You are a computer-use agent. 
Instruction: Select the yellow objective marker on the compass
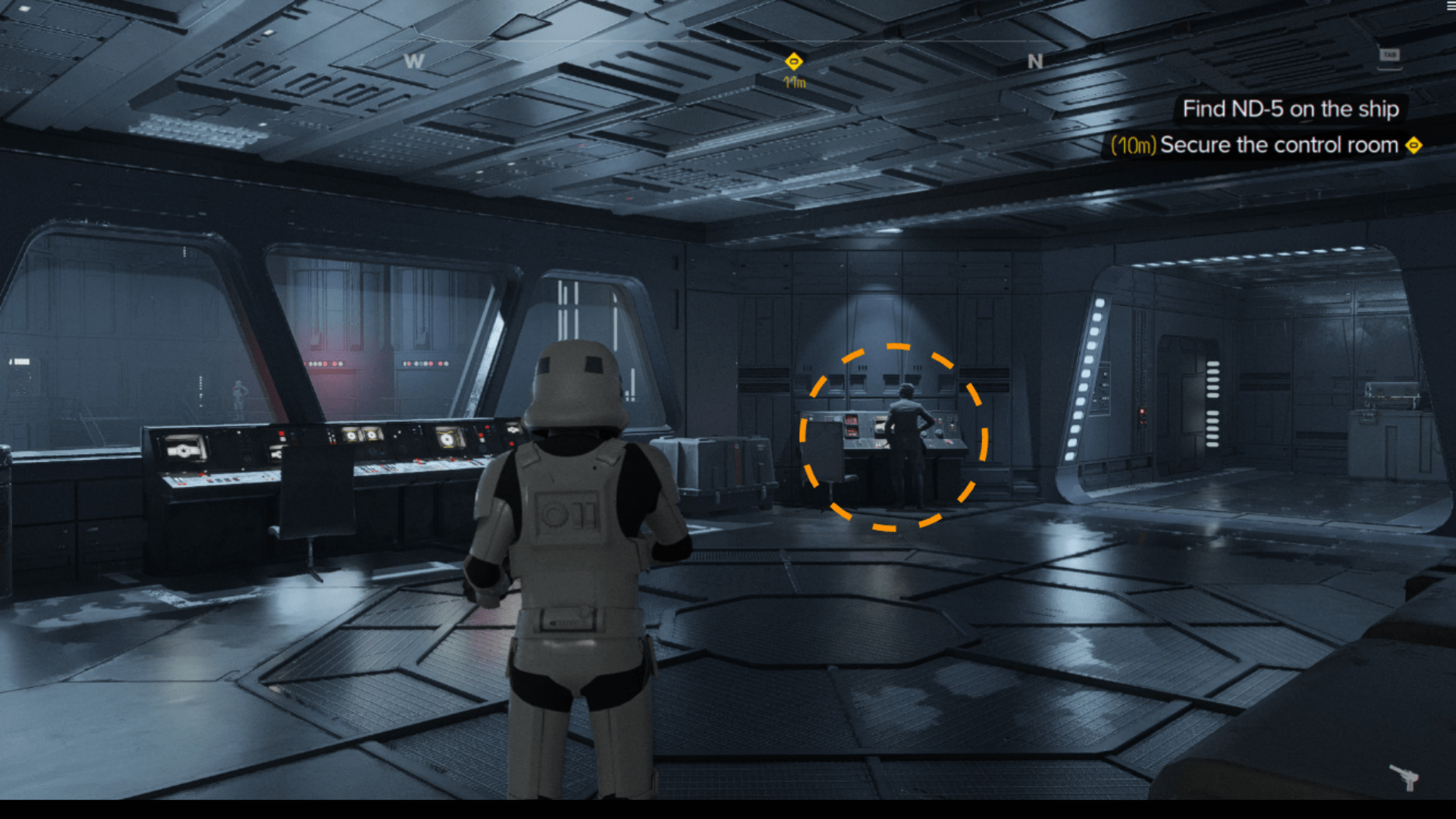pos(793,61)
